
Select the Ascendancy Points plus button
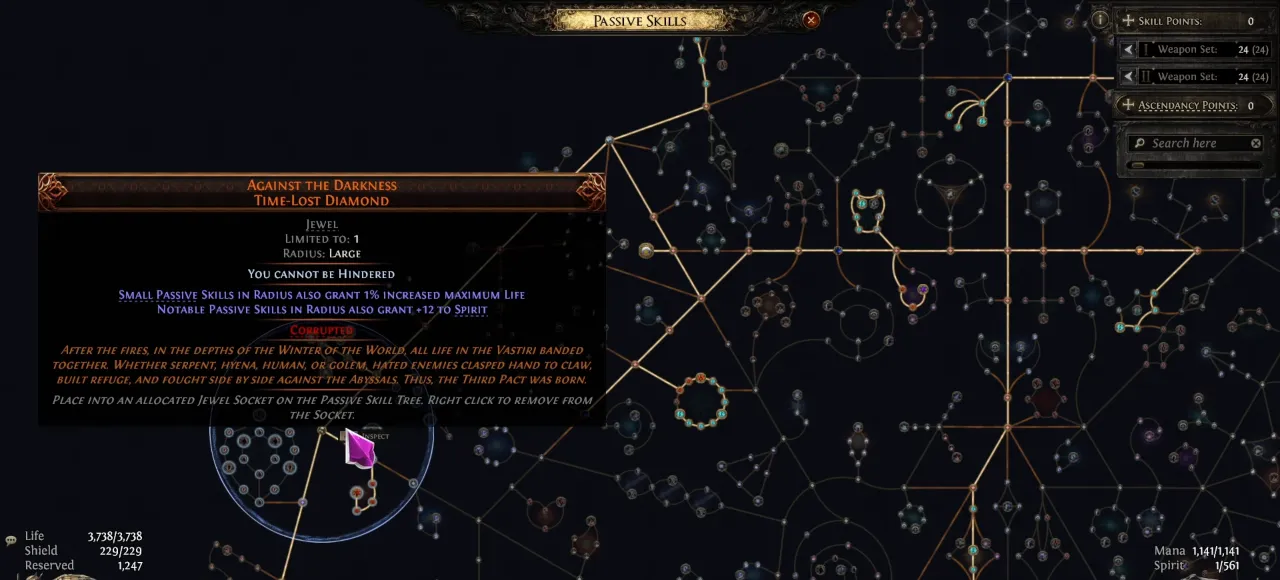coord(1128,105)
